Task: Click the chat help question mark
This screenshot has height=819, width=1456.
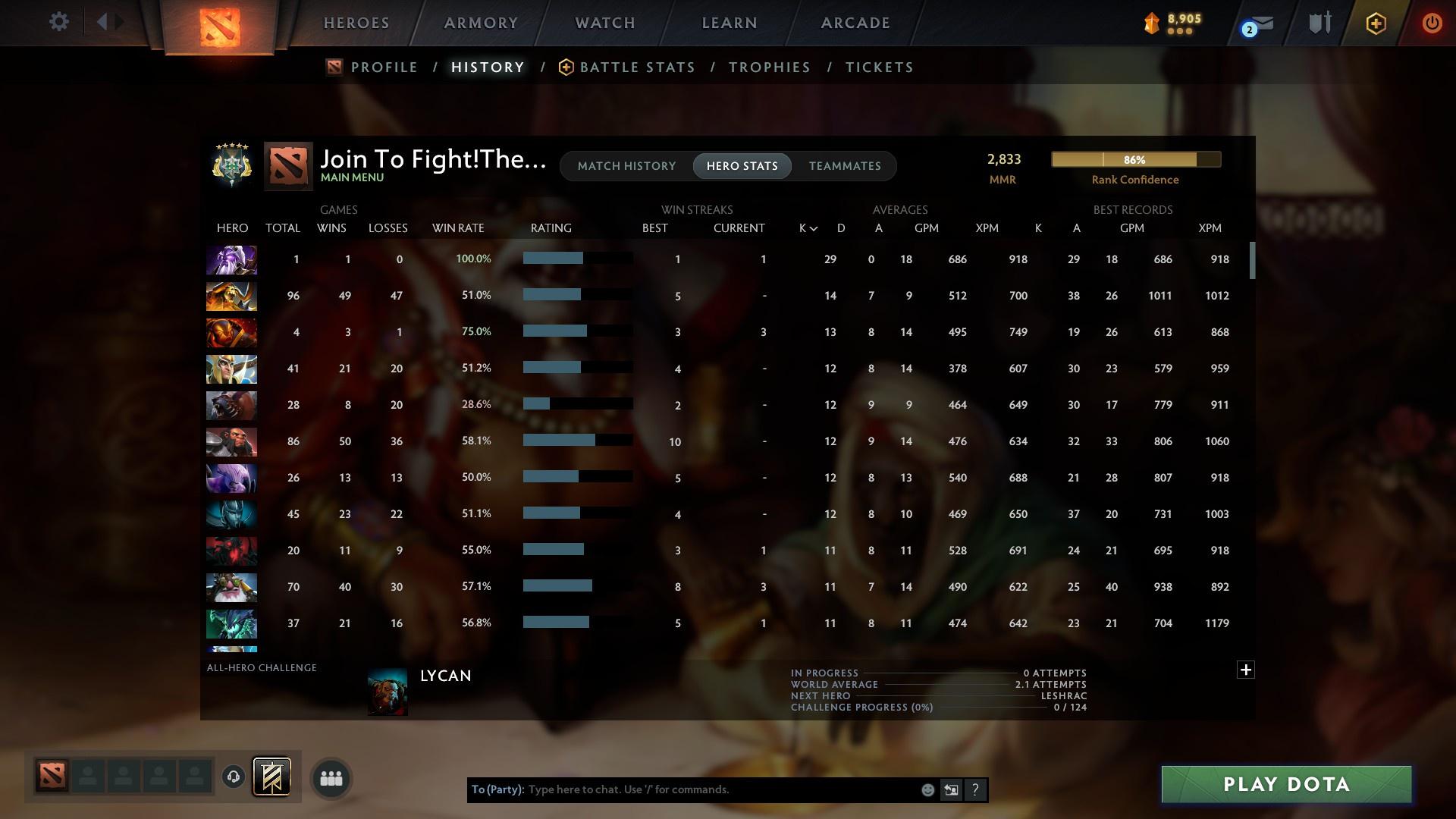Action: 975,789
